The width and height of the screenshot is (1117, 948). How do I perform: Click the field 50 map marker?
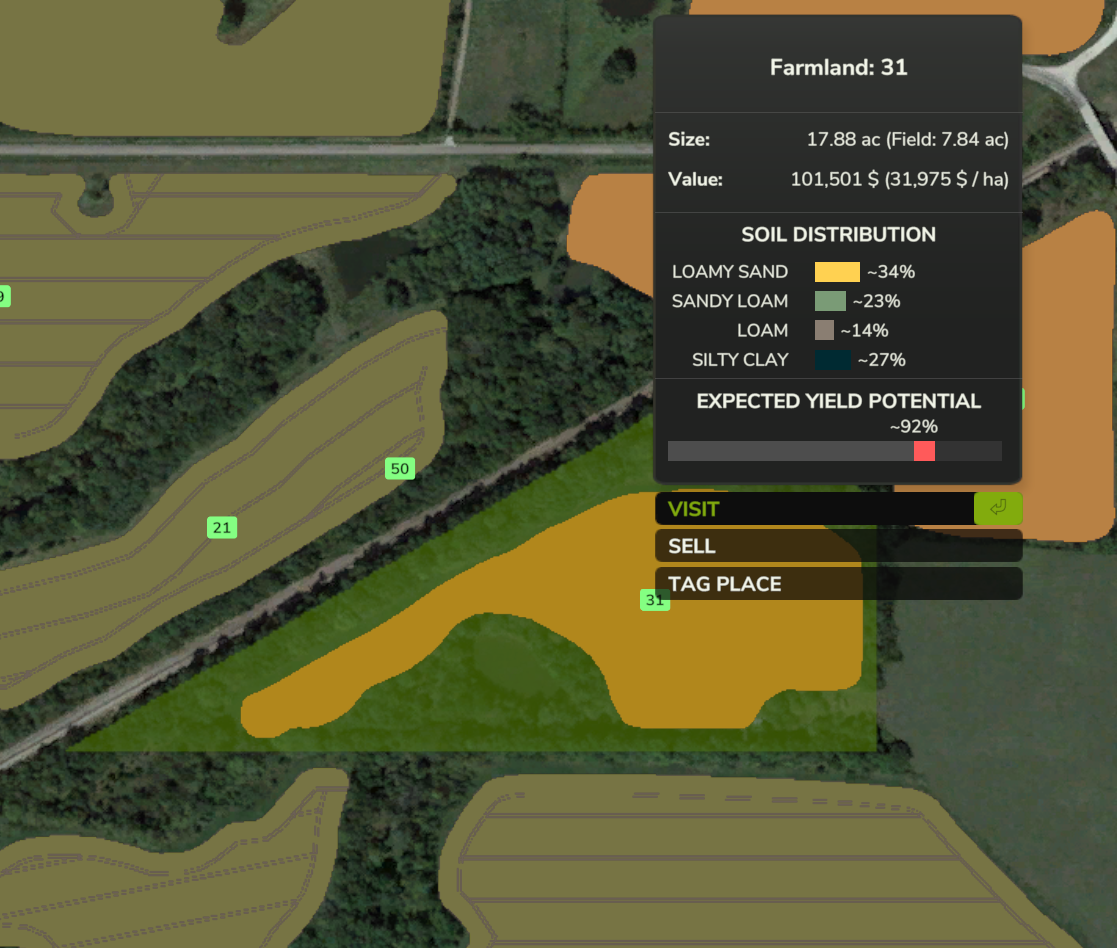point(399,468)
